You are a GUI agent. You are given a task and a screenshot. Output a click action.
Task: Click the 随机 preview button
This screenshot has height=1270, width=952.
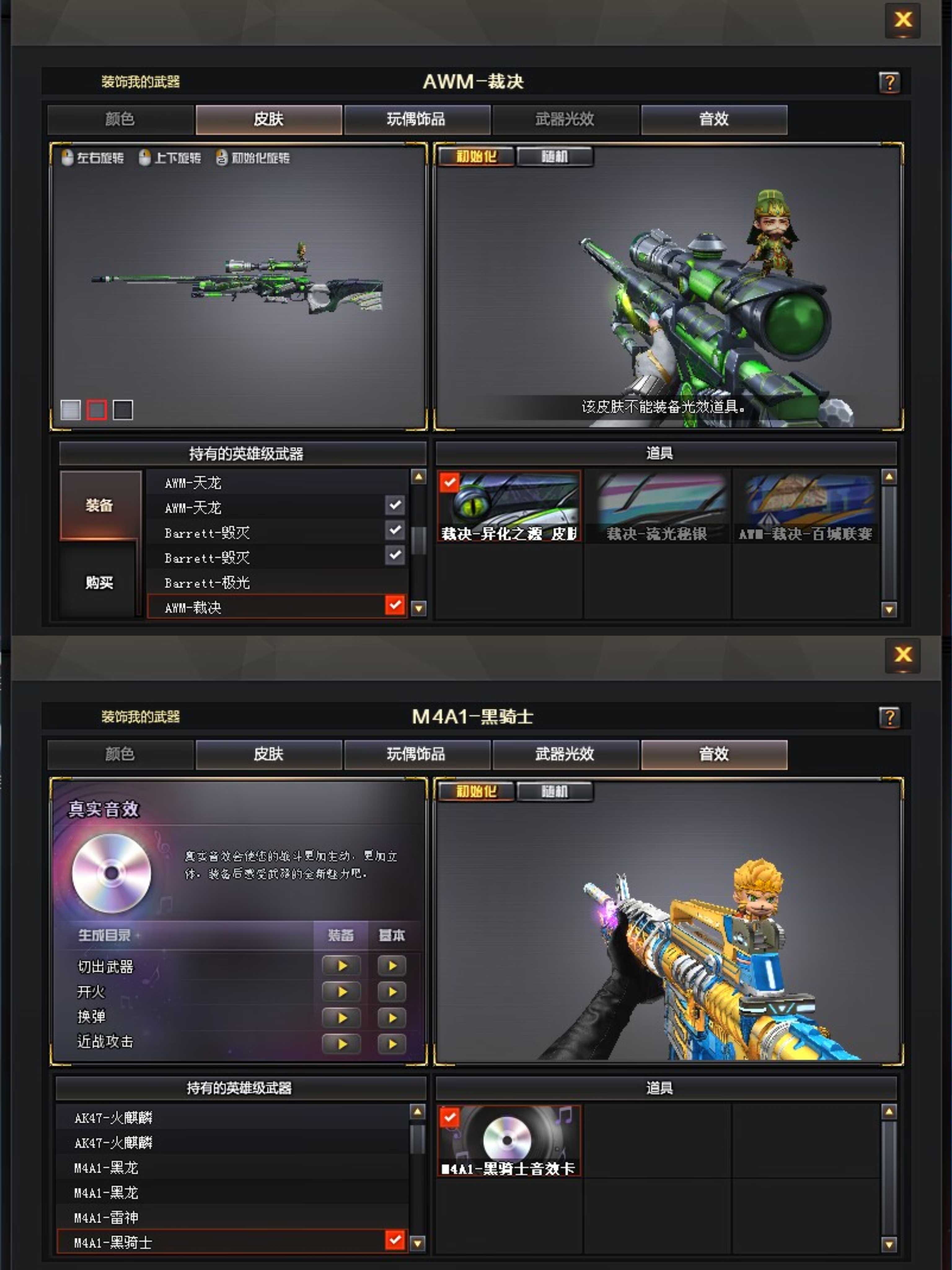(555, 156)
